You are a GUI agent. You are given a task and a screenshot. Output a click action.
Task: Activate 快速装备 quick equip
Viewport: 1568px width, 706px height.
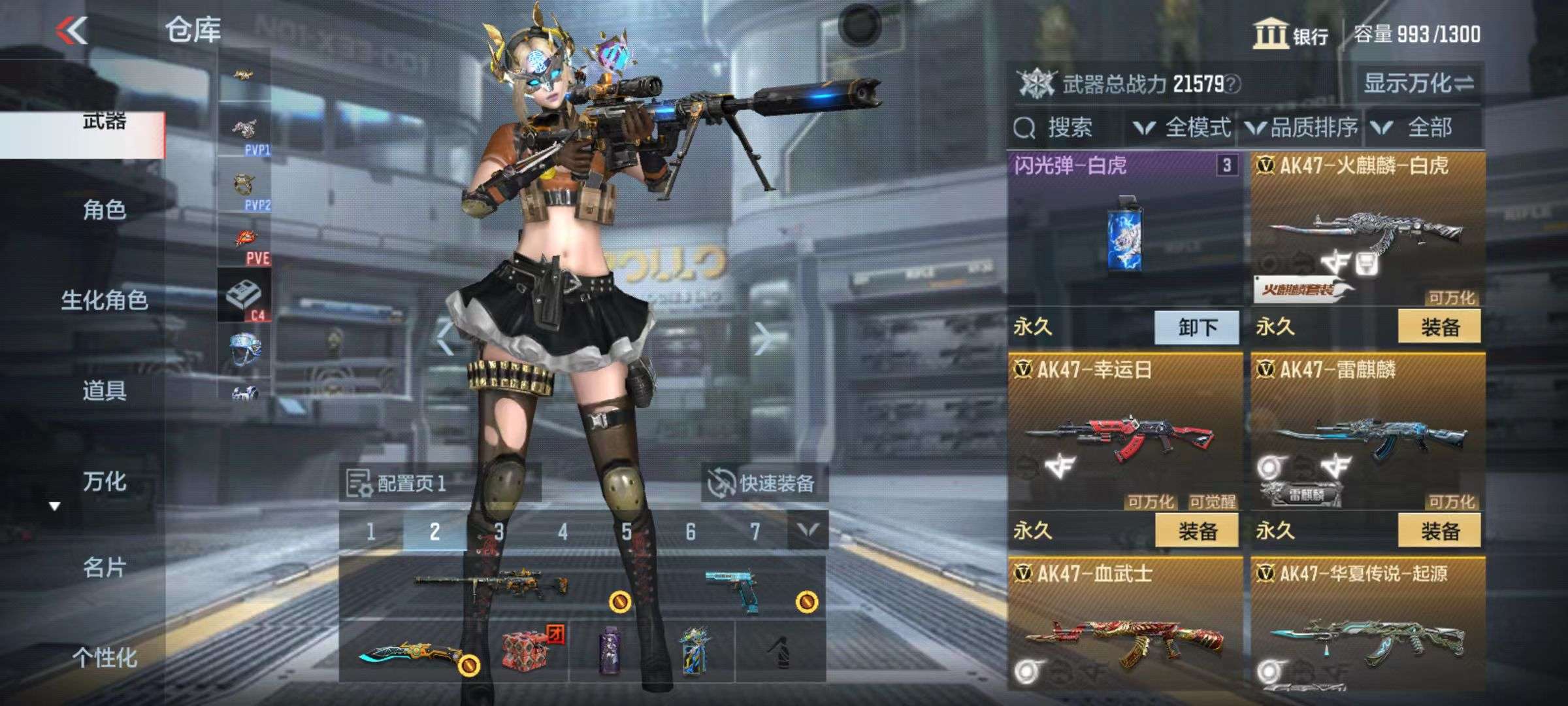click(x=762, y=484)
